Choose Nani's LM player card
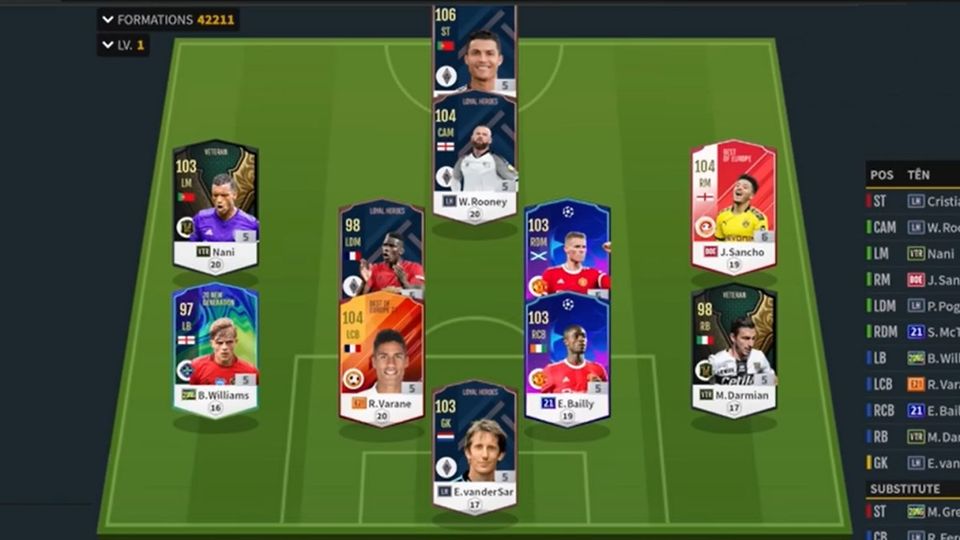 [215, 205]
